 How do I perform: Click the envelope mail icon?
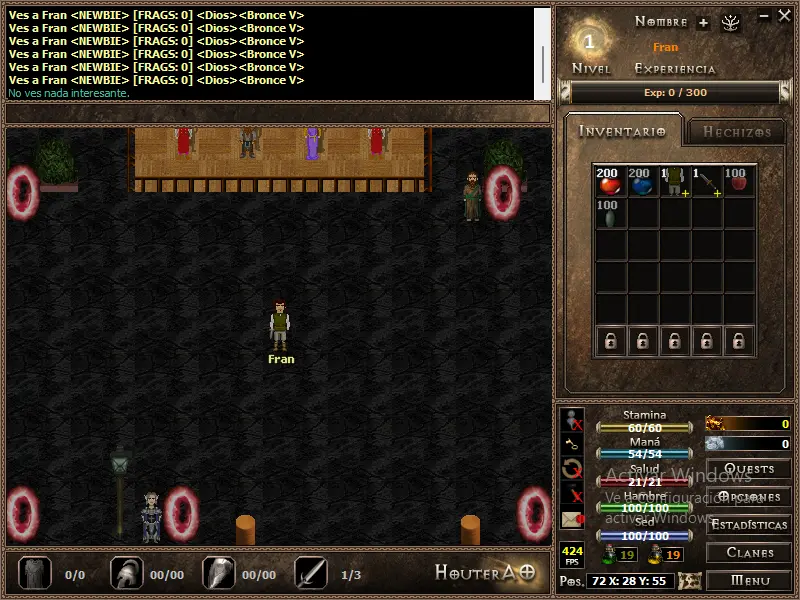[x=572, y=519]
